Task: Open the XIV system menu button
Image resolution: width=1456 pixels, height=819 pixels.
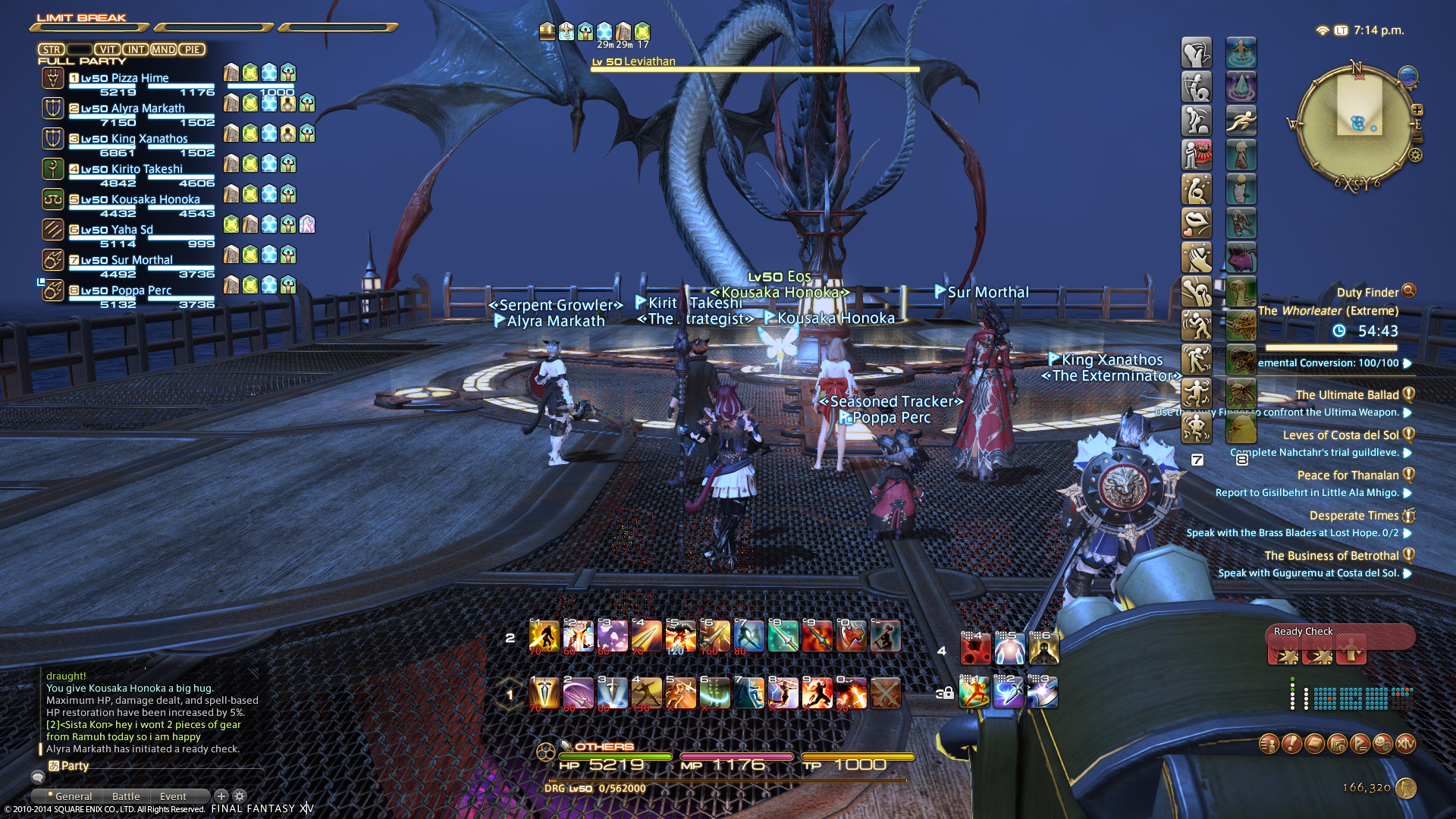Action: [x=1405, y=744]
